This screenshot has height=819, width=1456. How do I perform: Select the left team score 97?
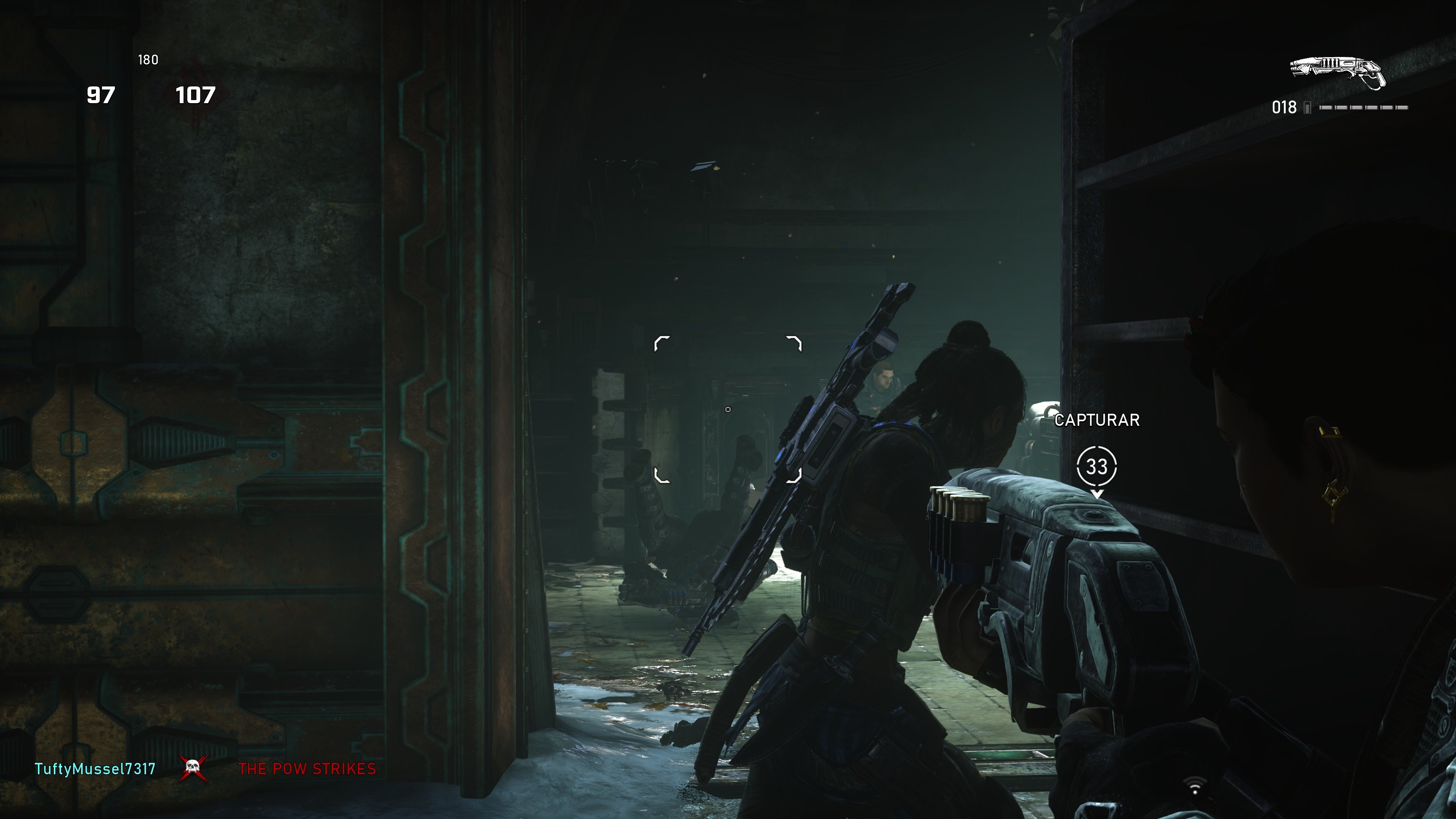click(102, 95)
